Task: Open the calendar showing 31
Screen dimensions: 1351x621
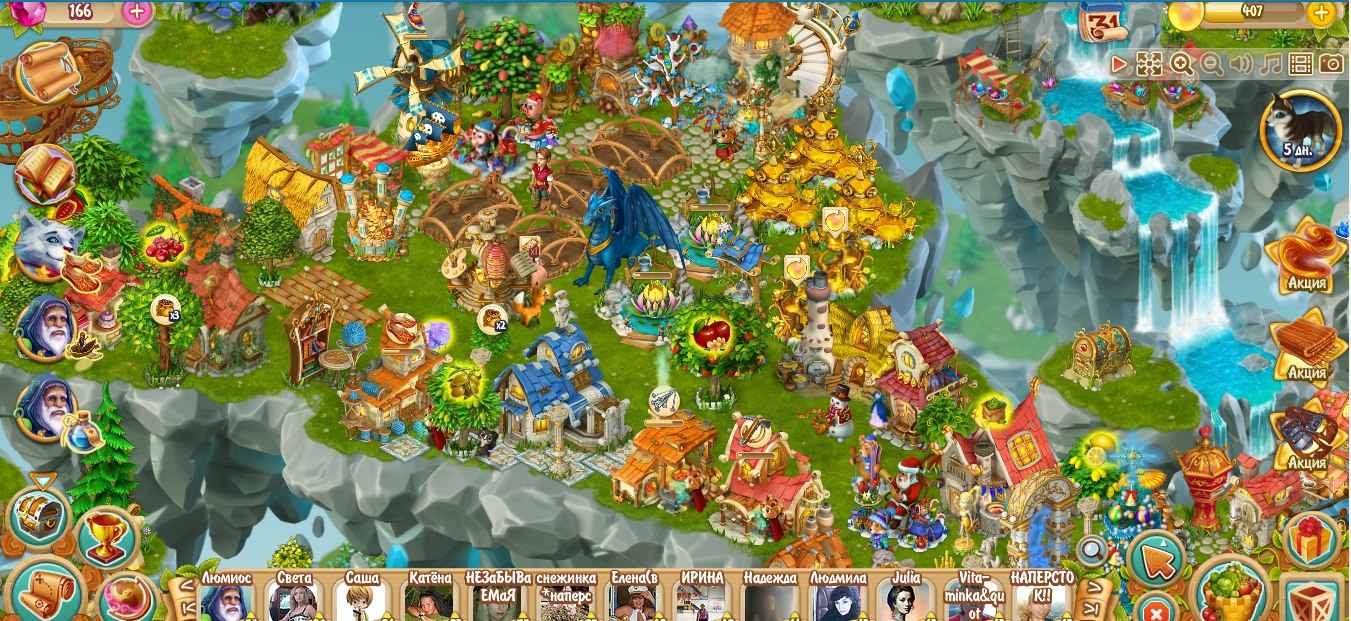Action: pos(1104,22)
